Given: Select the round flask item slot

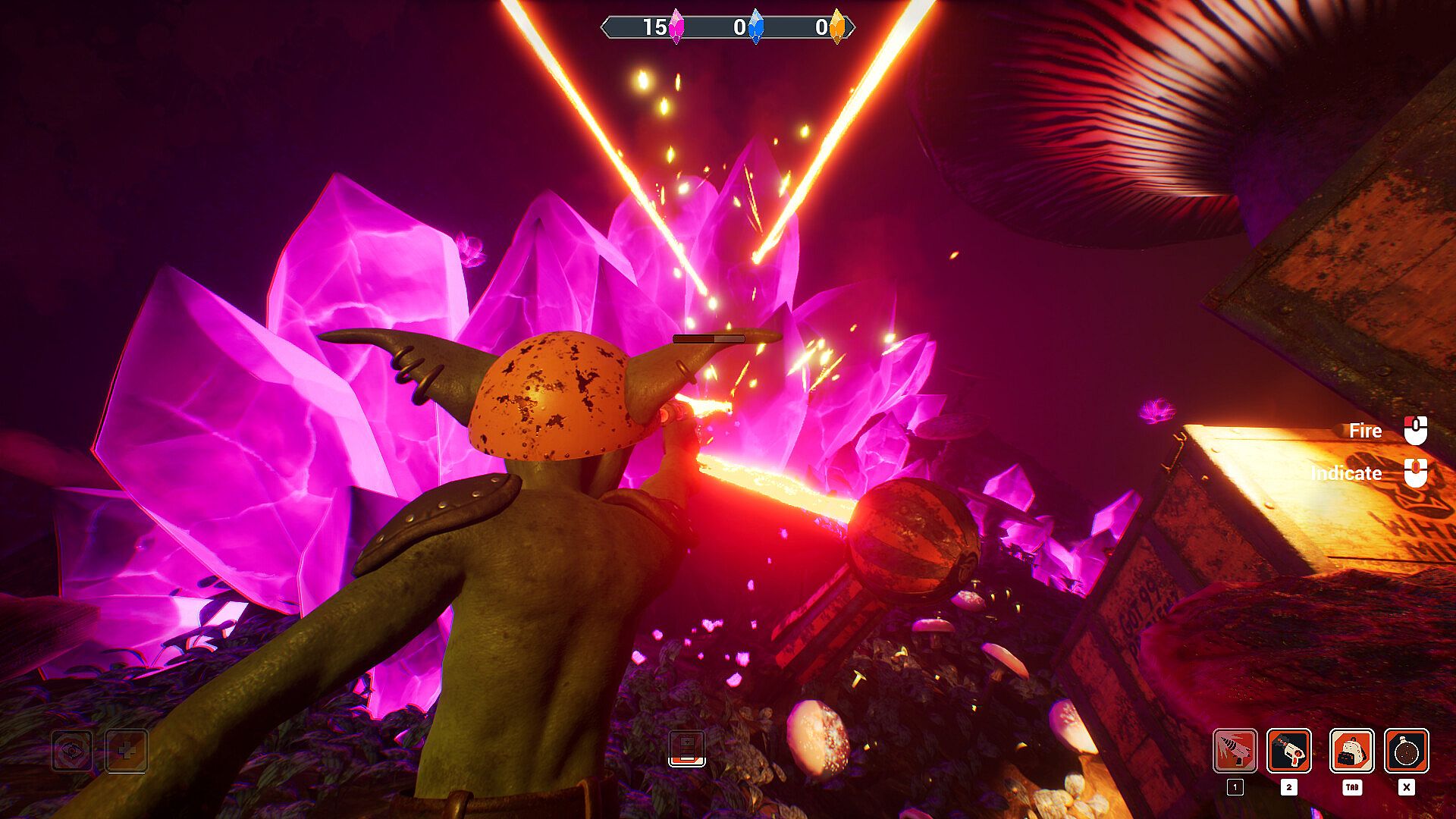Looking at the screenshot, I should click(x=1406, y=751).
